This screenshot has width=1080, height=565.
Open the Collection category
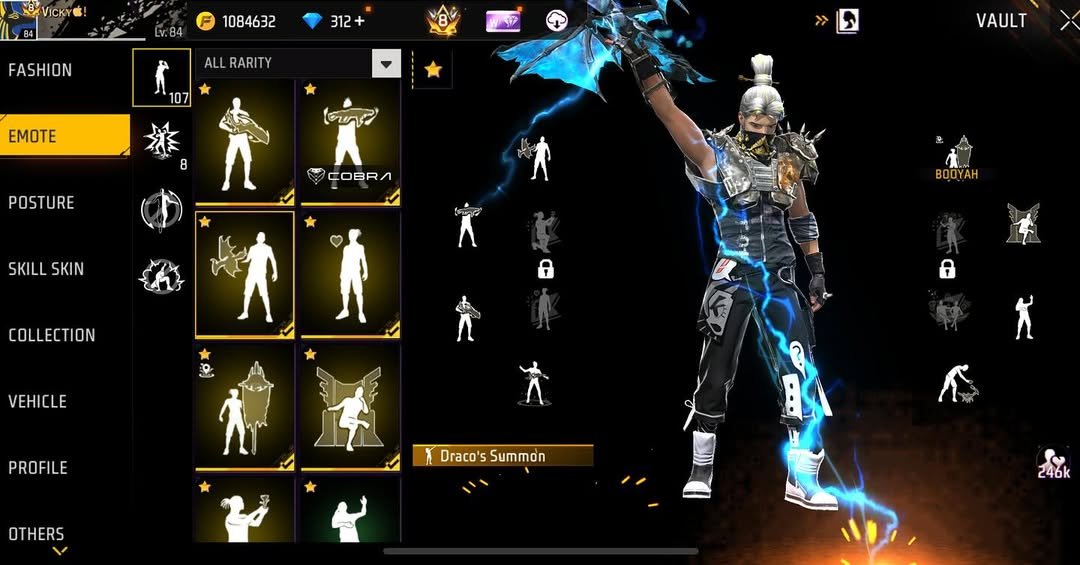52,335
